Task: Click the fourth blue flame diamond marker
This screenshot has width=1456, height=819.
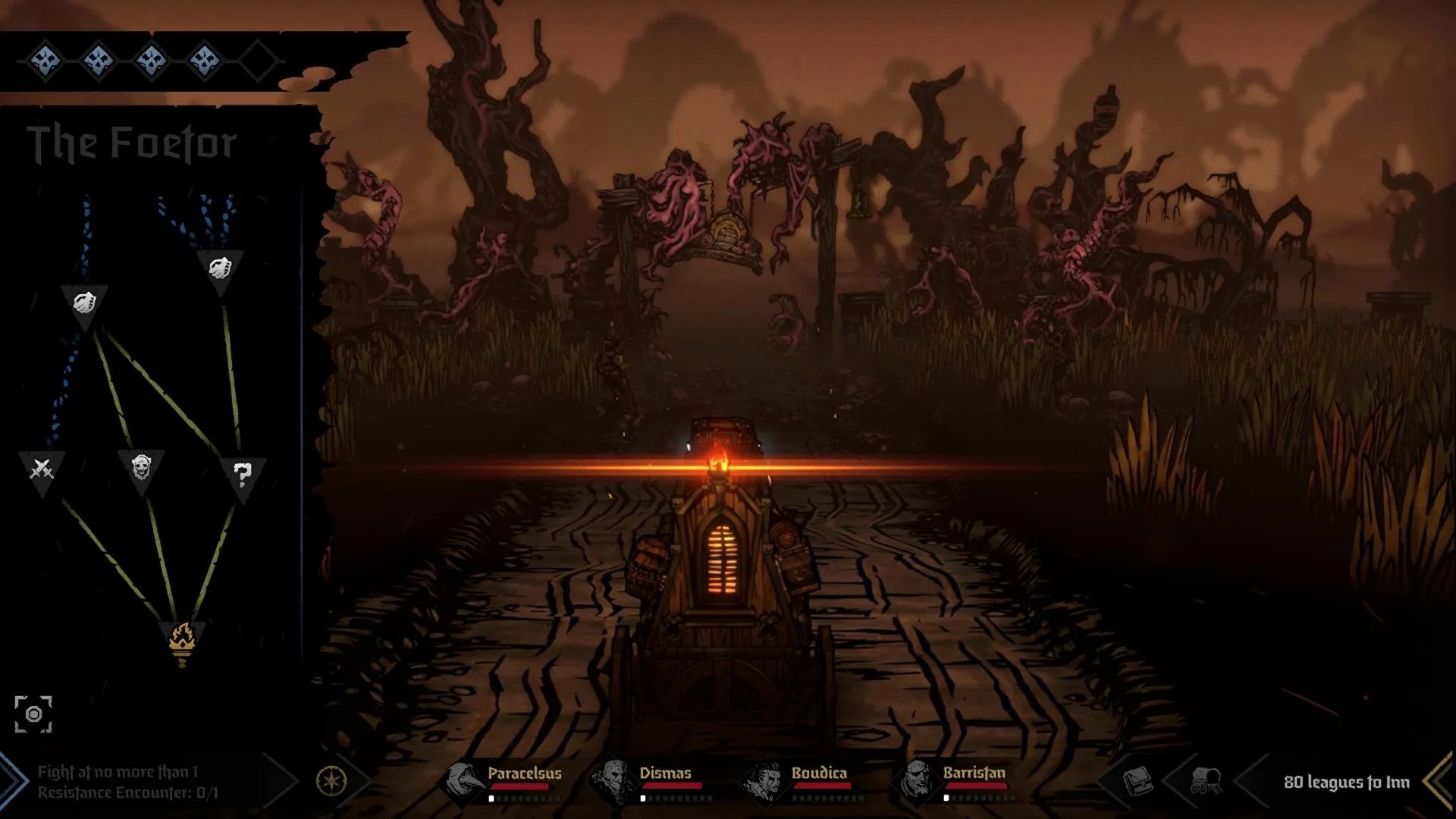Action: [203, 59]
